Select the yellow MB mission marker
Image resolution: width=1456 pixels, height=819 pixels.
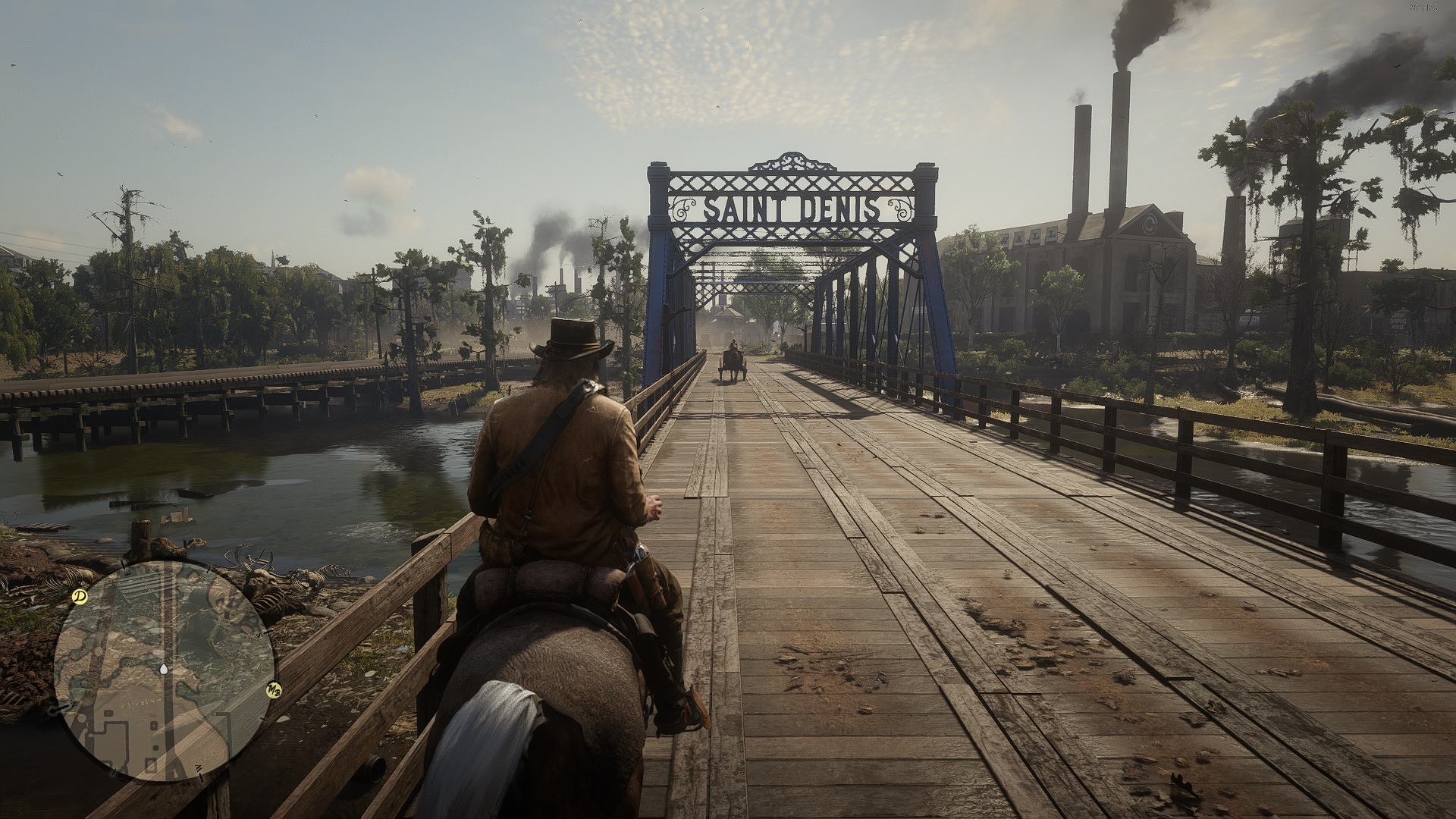point(273,689)
